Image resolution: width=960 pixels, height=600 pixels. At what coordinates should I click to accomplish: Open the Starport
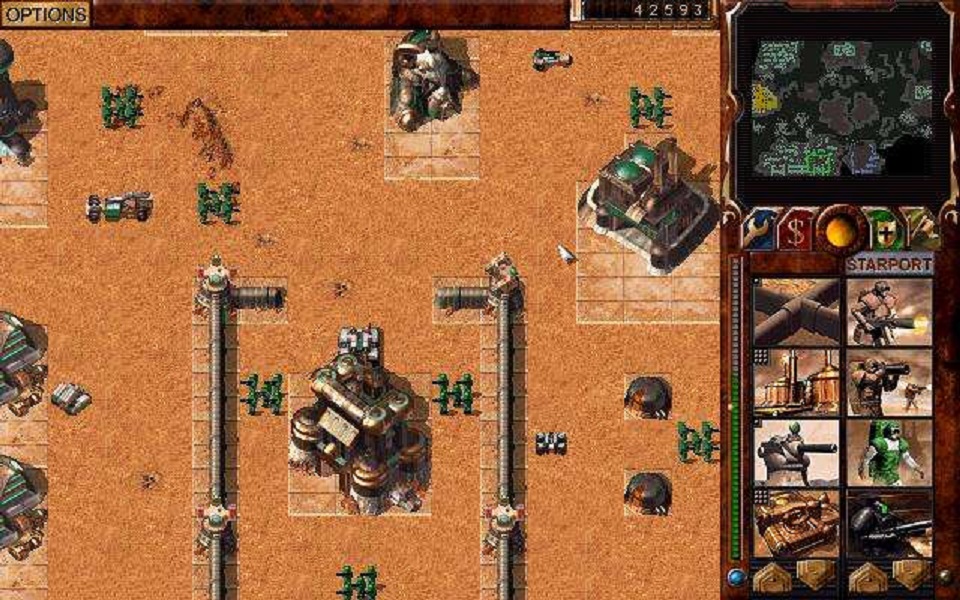tap(889, 265)
